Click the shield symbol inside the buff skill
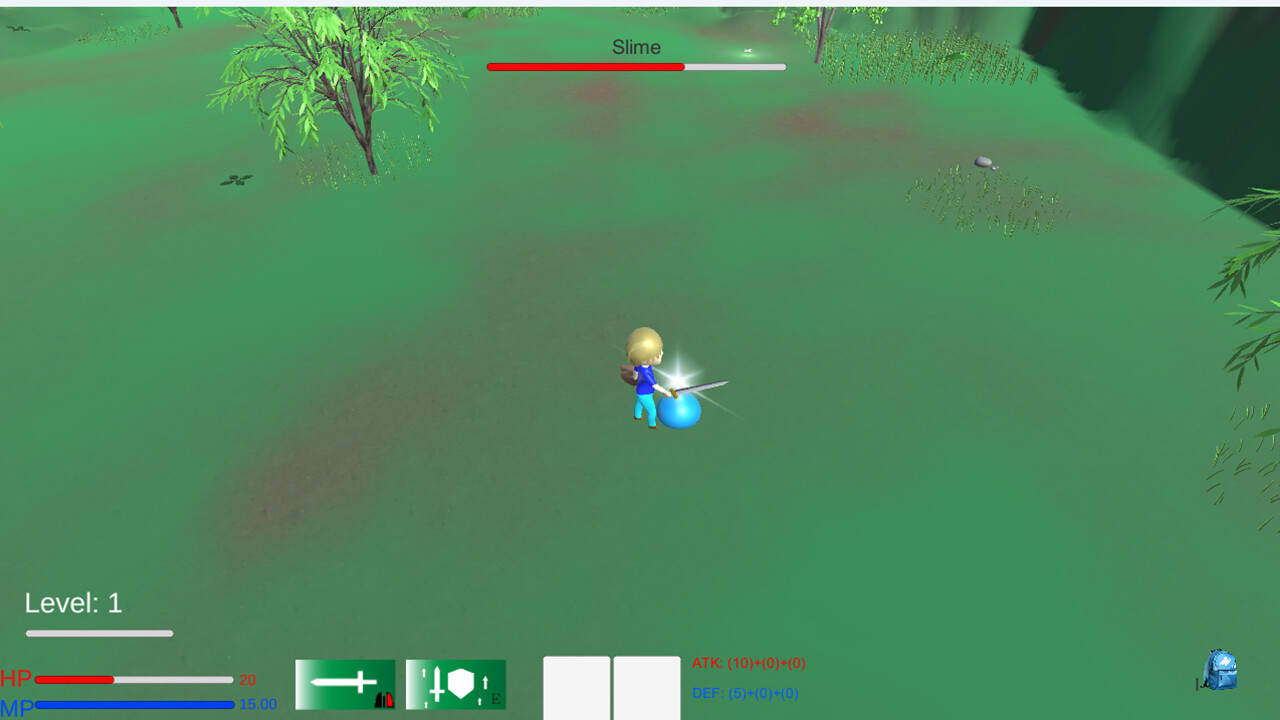Screen dimensions: 1280x720 pos(461,681)
